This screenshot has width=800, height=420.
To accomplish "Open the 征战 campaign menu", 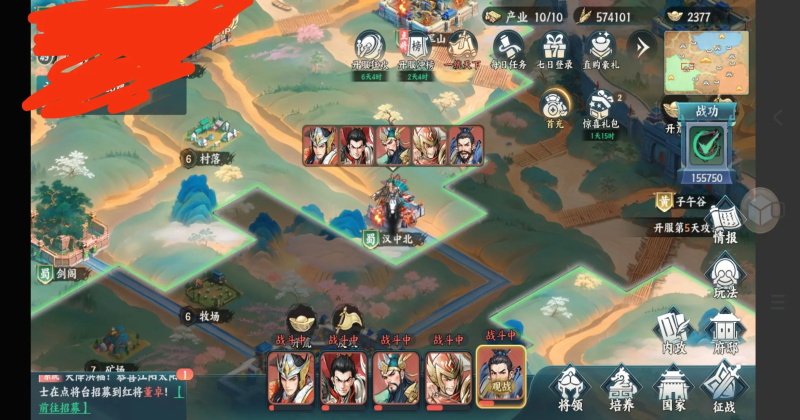I will click(x=724, y=388).
